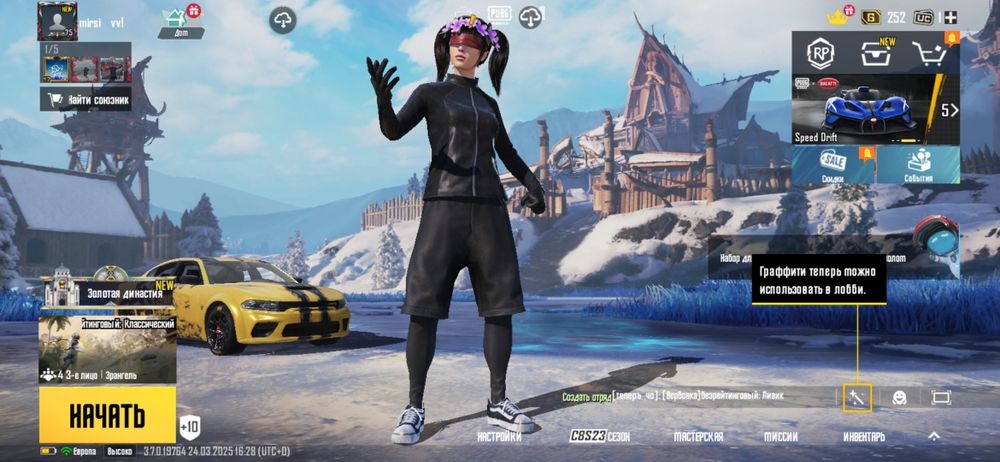Open the shopping cart store
The width and height of the screenshot is (1000, 462).
coord(931,53)
